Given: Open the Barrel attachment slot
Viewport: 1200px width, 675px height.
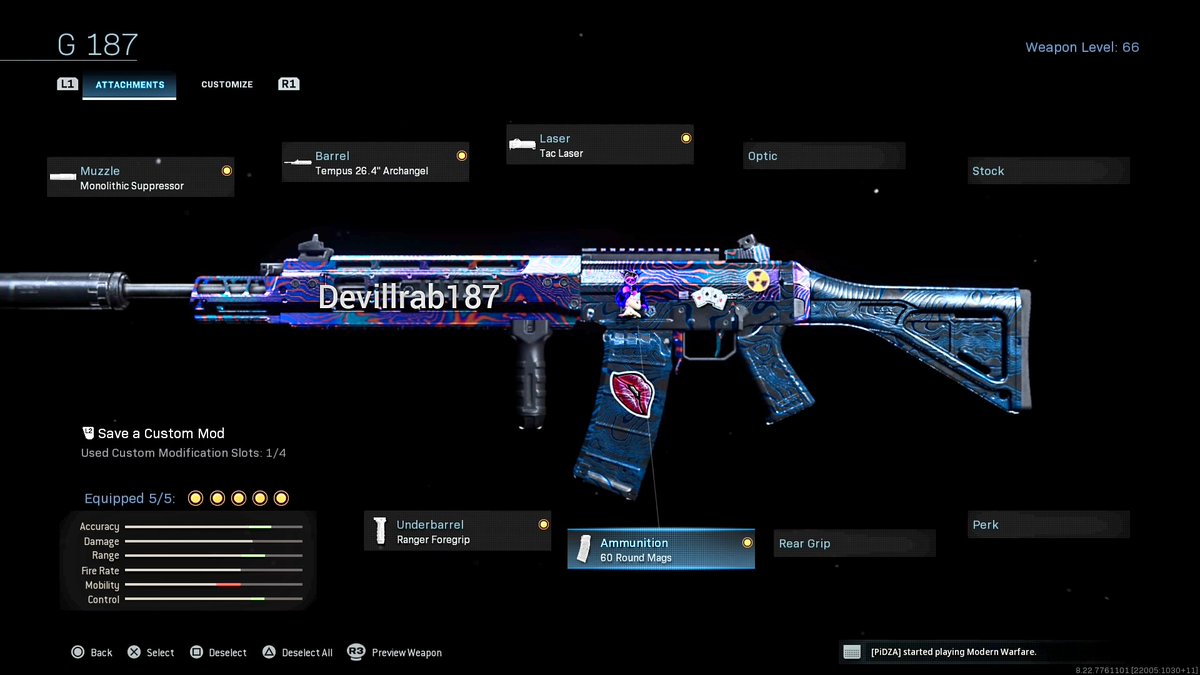Looking at the screenshot, I should 375,163.
